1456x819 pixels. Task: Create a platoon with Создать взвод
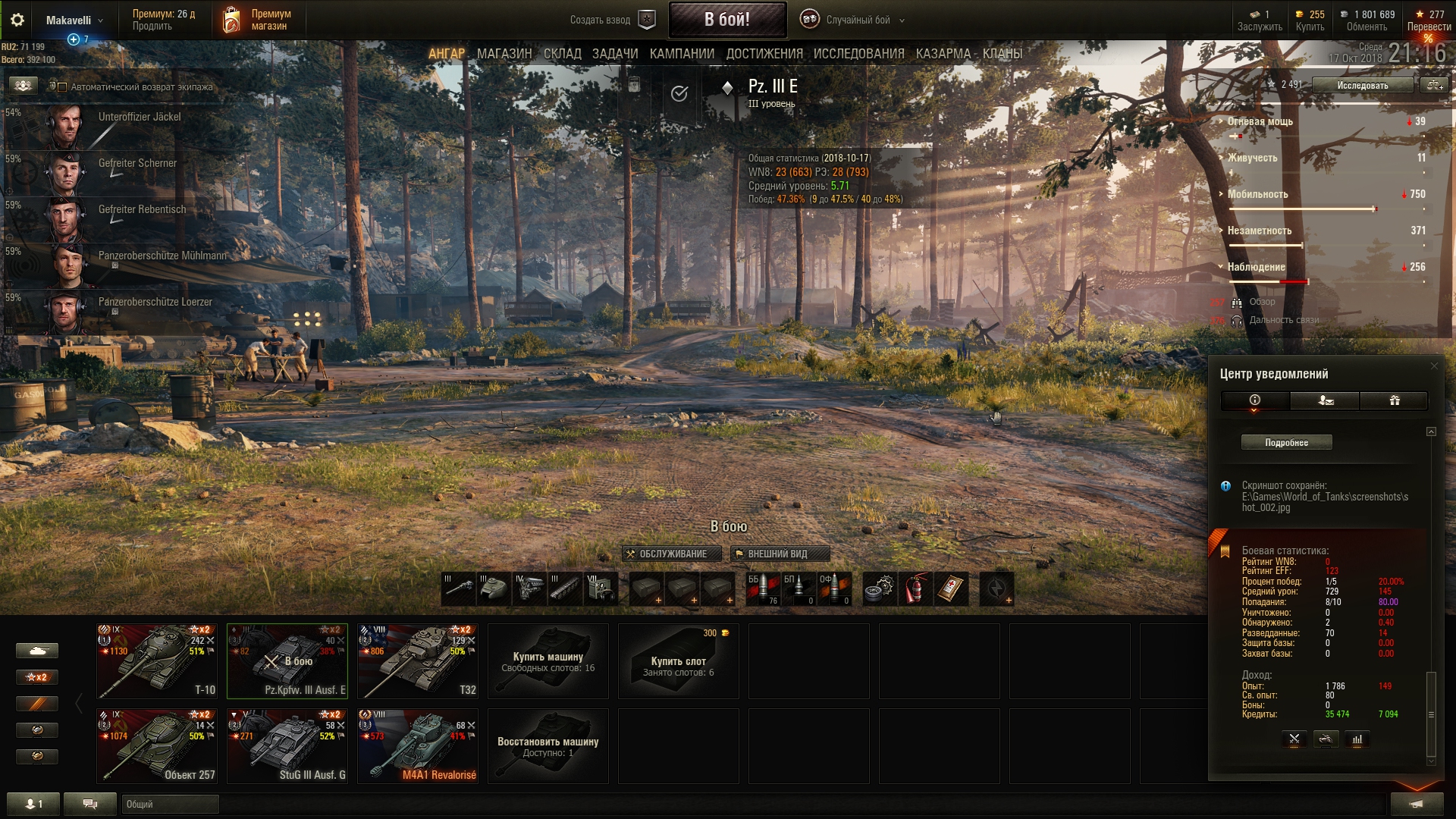coord(611,20)
